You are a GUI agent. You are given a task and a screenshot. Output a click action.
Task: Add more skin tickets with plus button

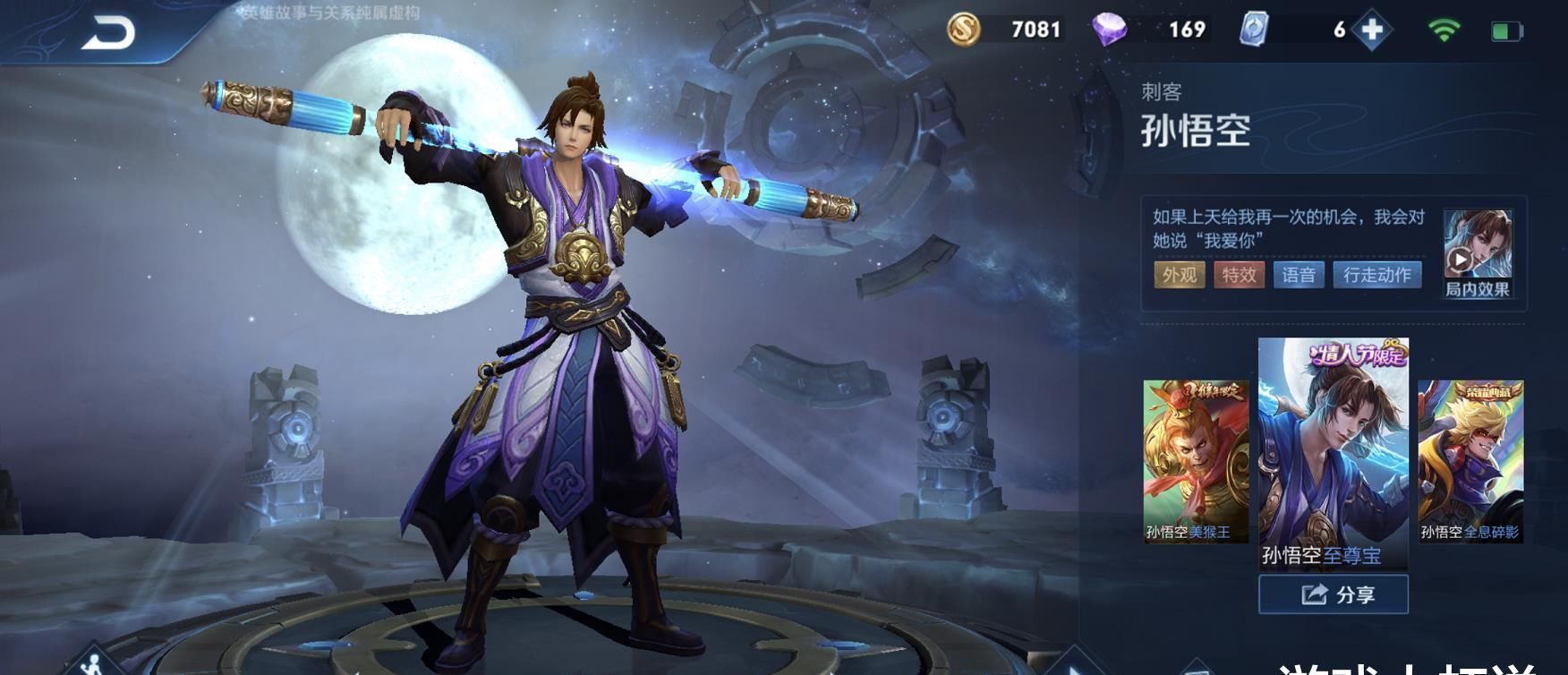(x=1371, y=30)
